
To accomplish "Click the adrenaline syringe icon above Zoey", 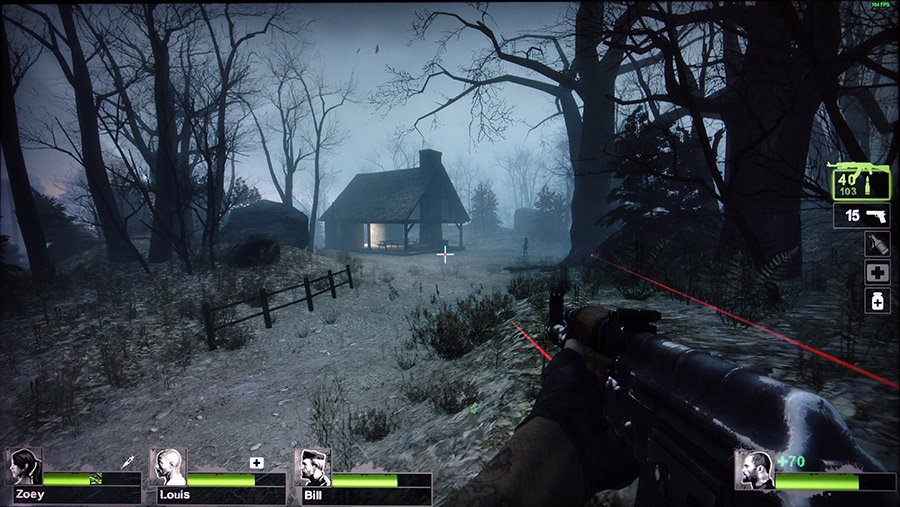I will pyautogui.click(x=128, y=461).
